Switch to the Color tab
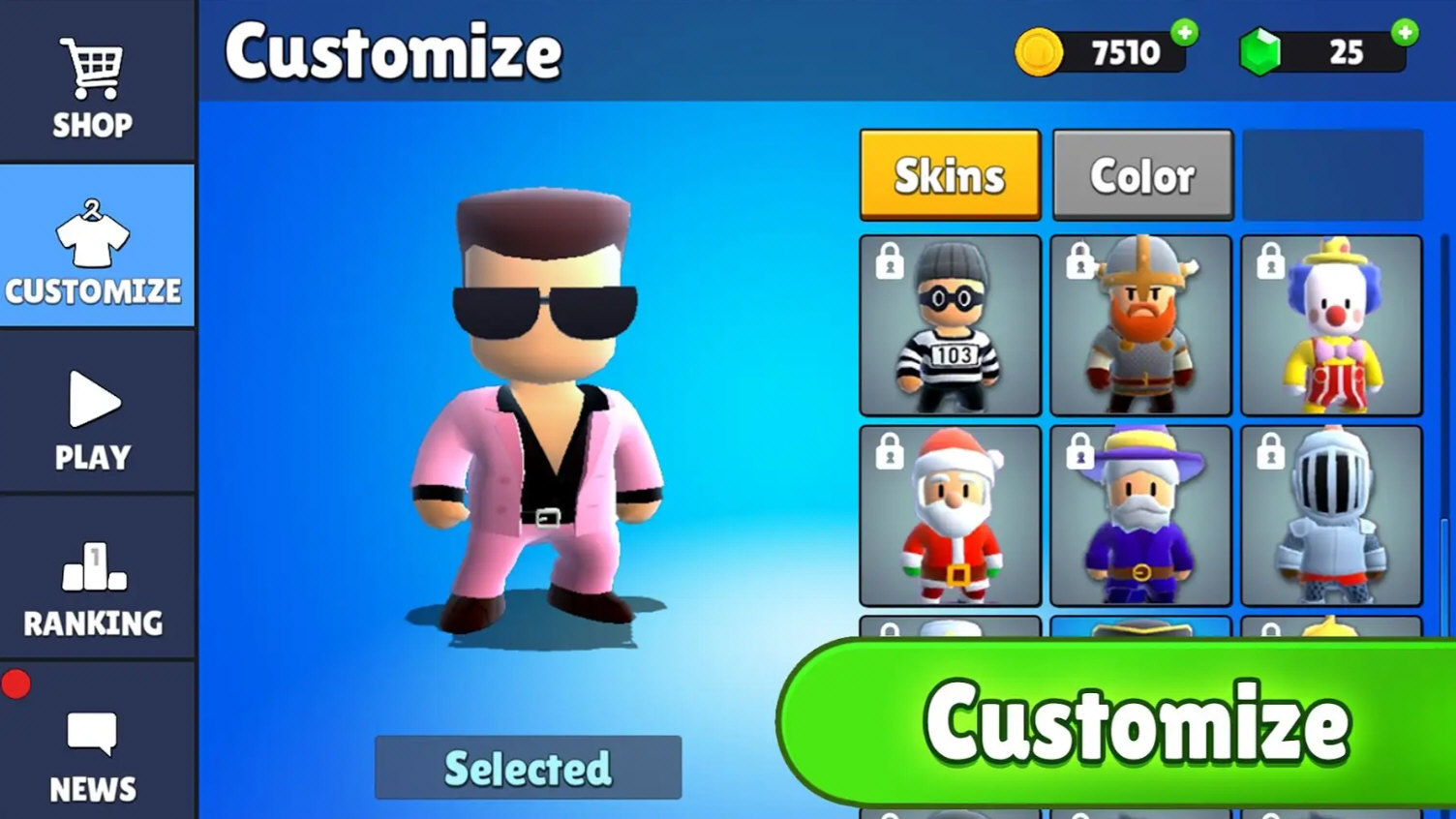Screen dimensions: 1456x819 coord(1142,176)
